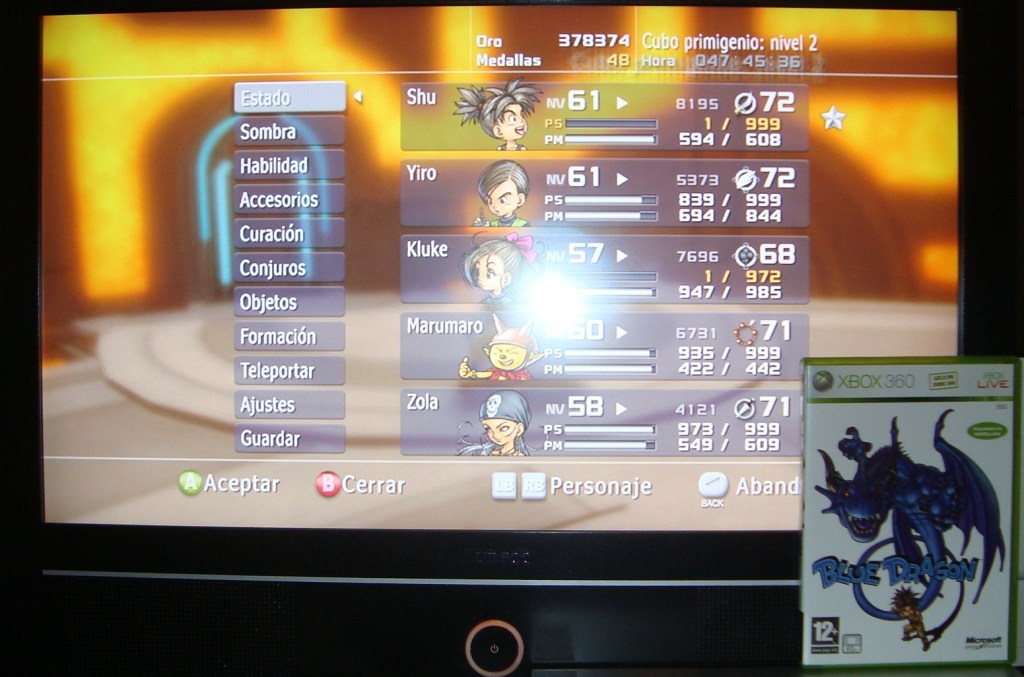Select the Teleportar entry
This screenshot has height=677, width=1024.
[x=289, y=371]
